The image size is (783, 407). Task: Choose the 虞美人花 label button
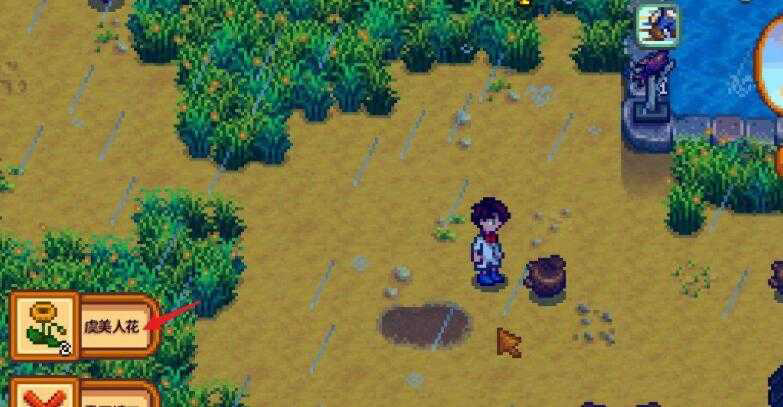coord(115,325)
